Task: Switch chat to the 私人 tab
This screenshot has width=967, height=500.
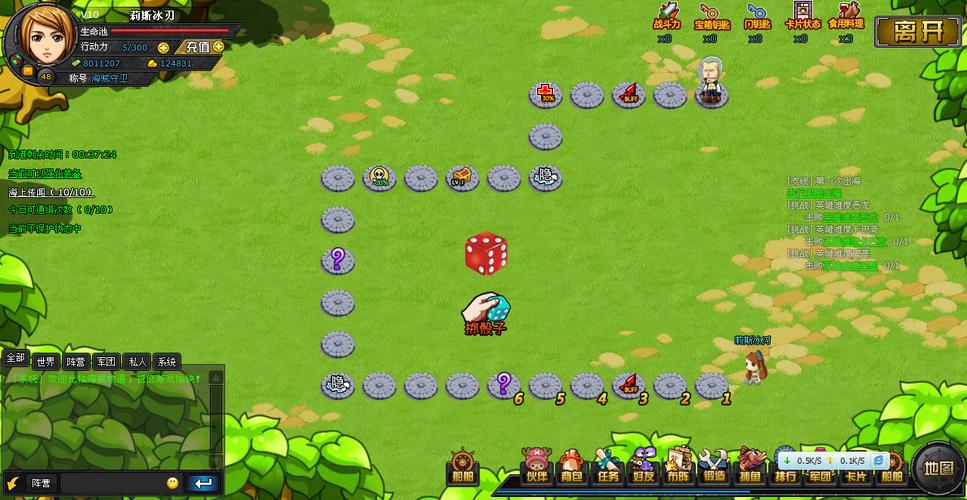Action: pyautogui.click(x=137, y=362)
